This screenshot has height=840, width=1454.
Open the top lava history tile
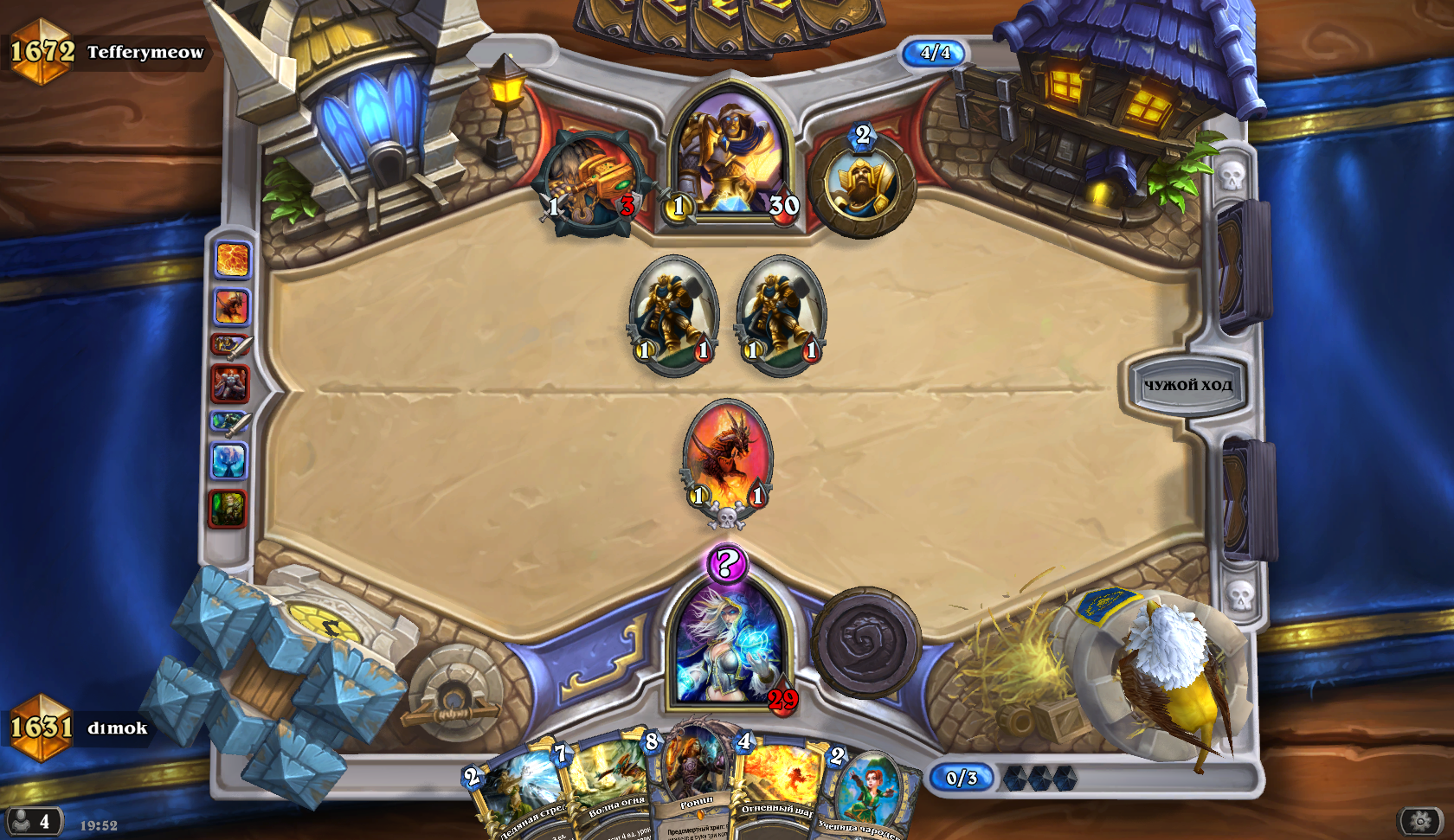pos(231,260)
